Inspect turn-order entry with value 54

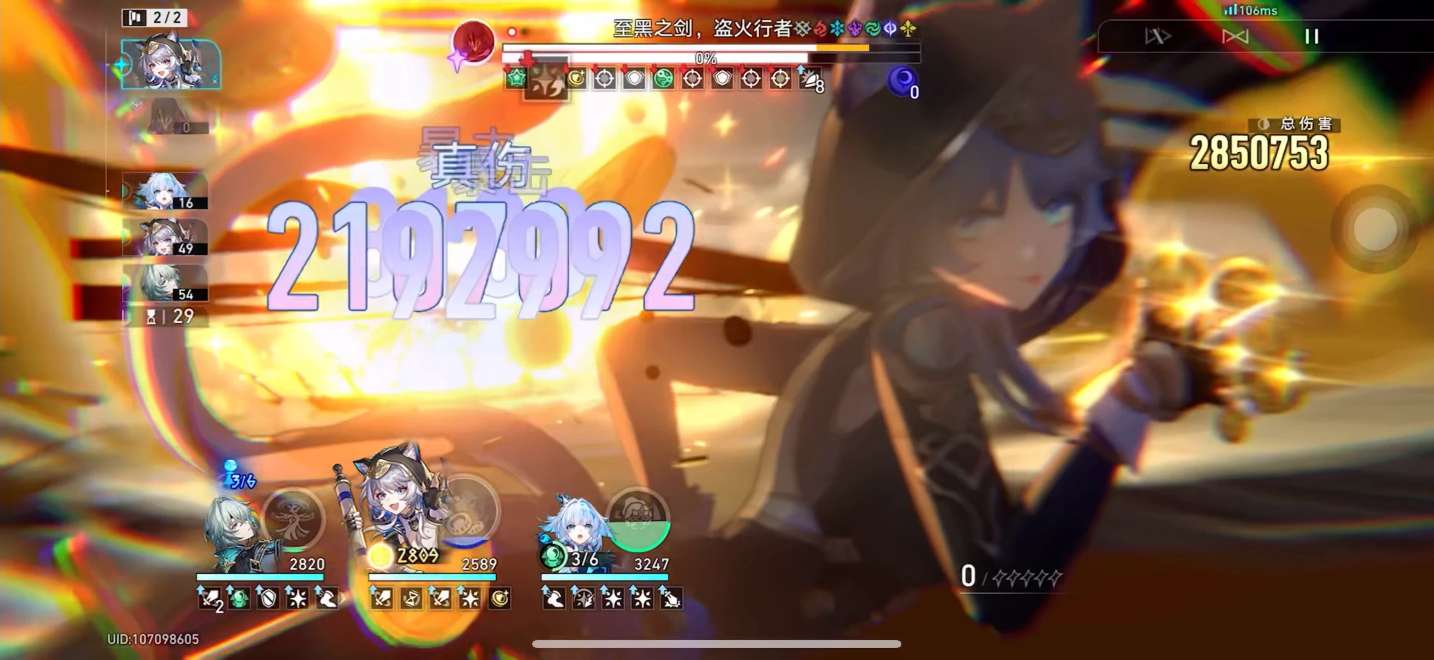pyautogui.click(x=165, y=283)
